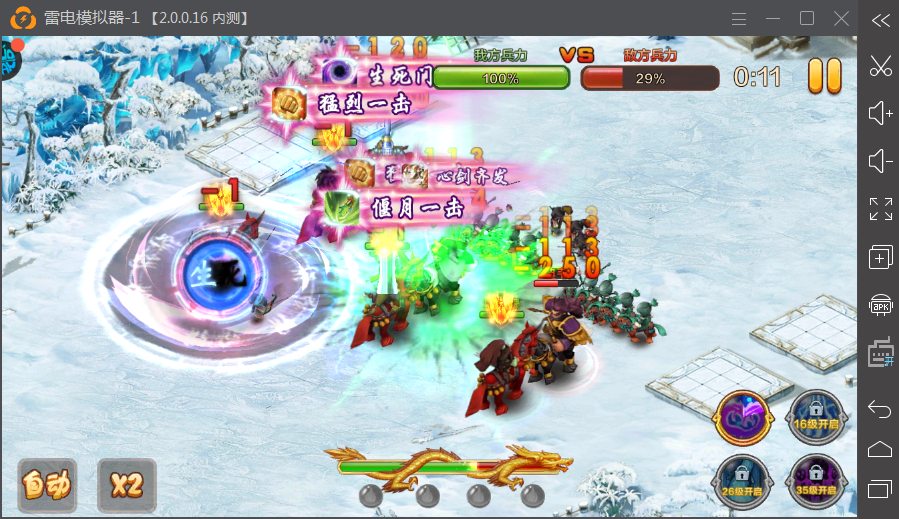Pause the battle with the pause button
Screen dimensions: 899x519
[x=825, y=77]
